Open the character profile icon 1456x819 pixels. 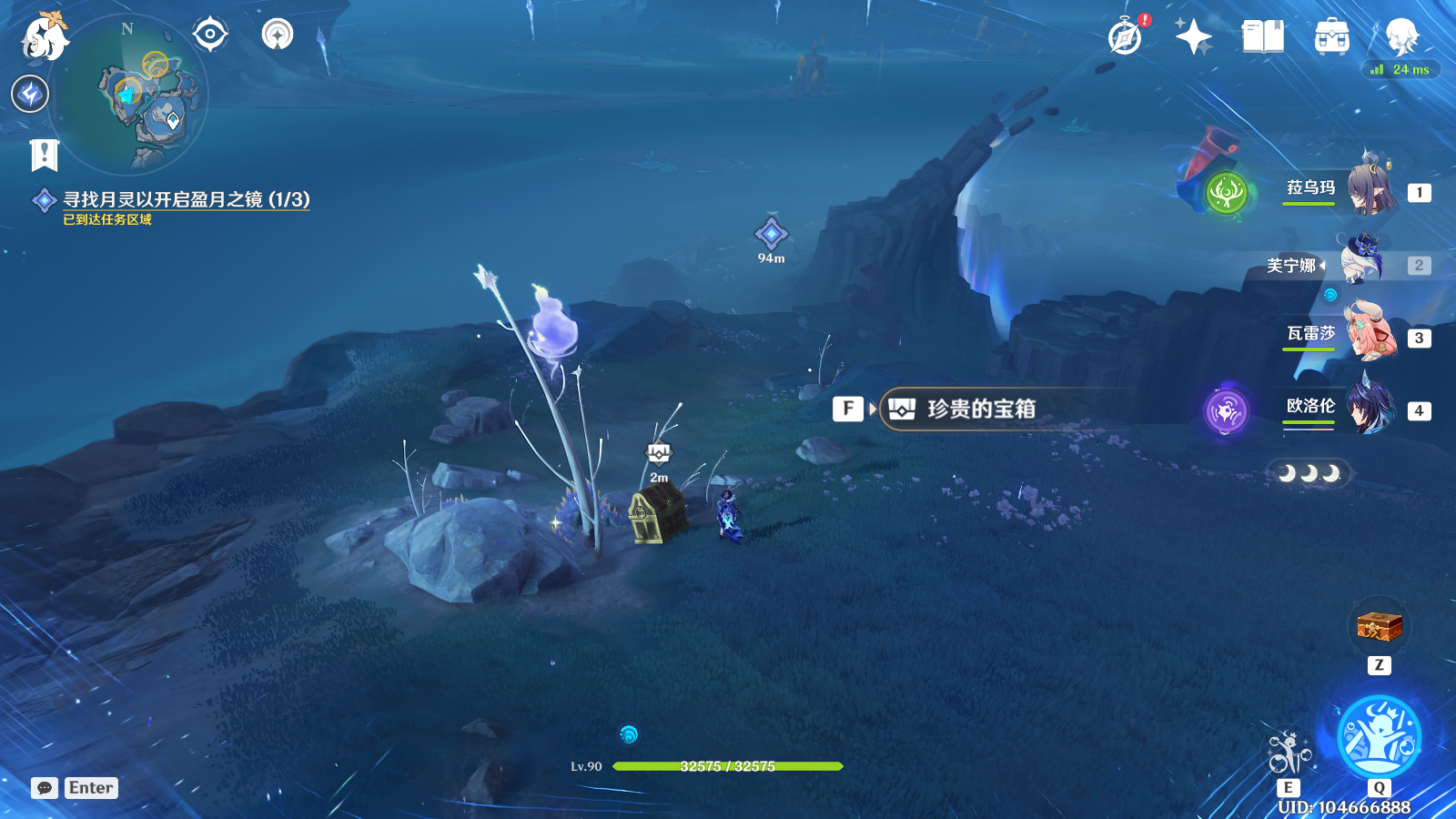(1401, 37)
